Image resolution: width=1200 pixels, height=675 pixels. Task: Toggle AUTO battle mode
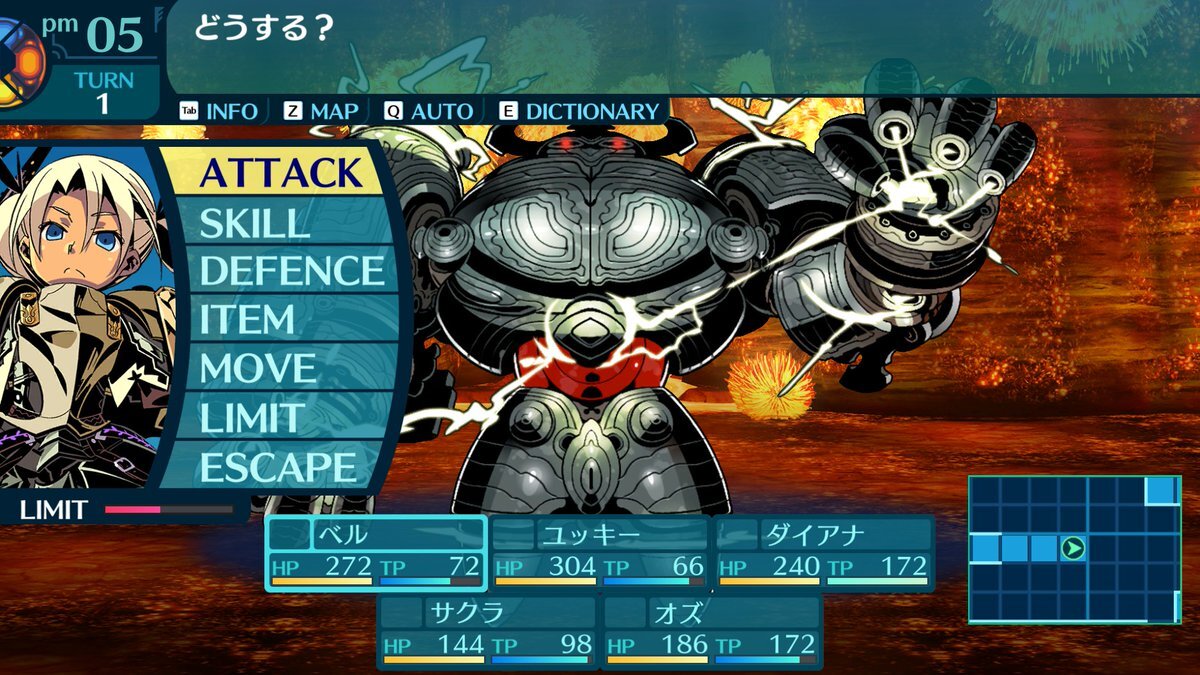(x=429, y=111)
